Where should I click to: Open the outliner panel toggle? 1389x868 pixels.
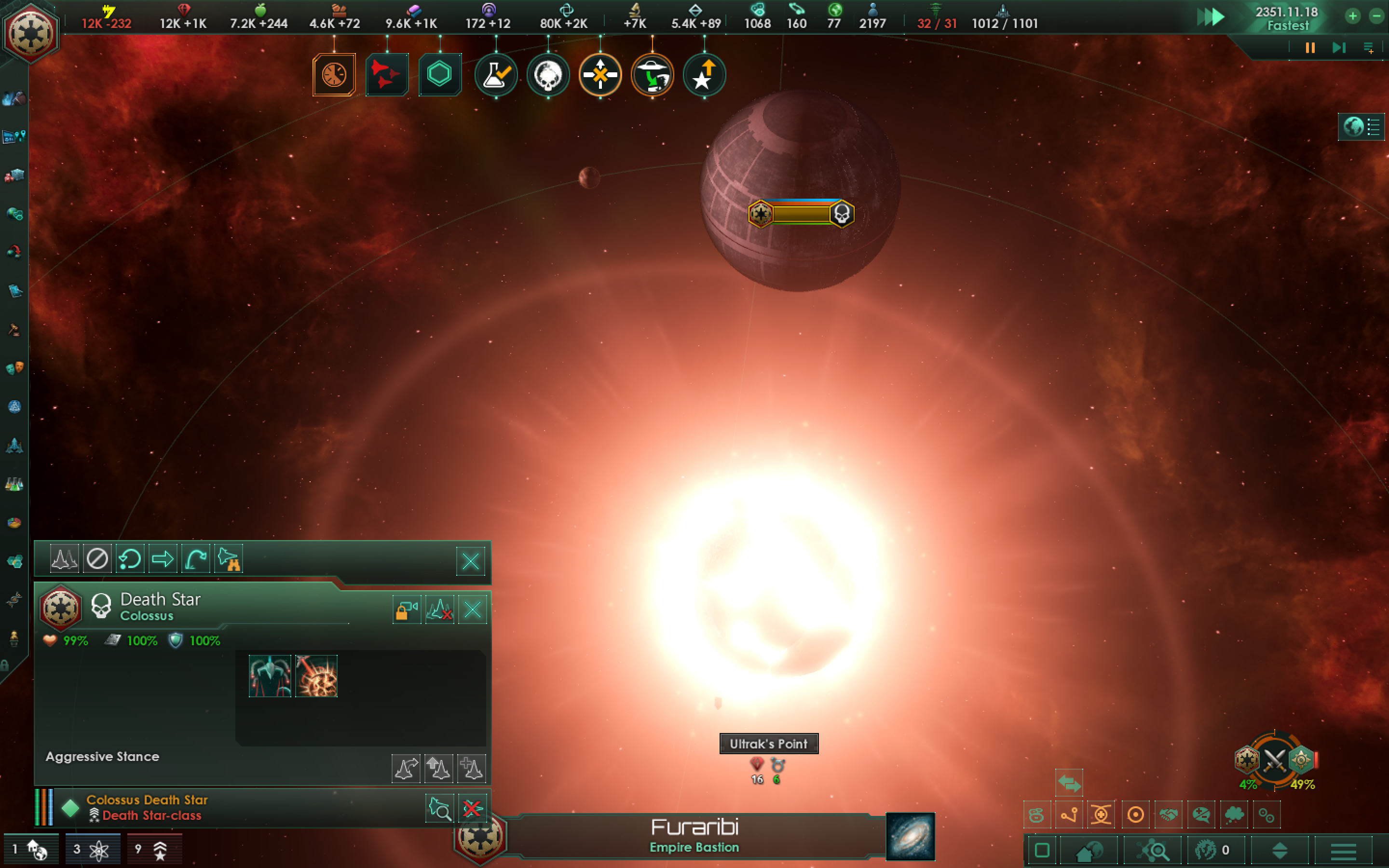point(1361,126)
